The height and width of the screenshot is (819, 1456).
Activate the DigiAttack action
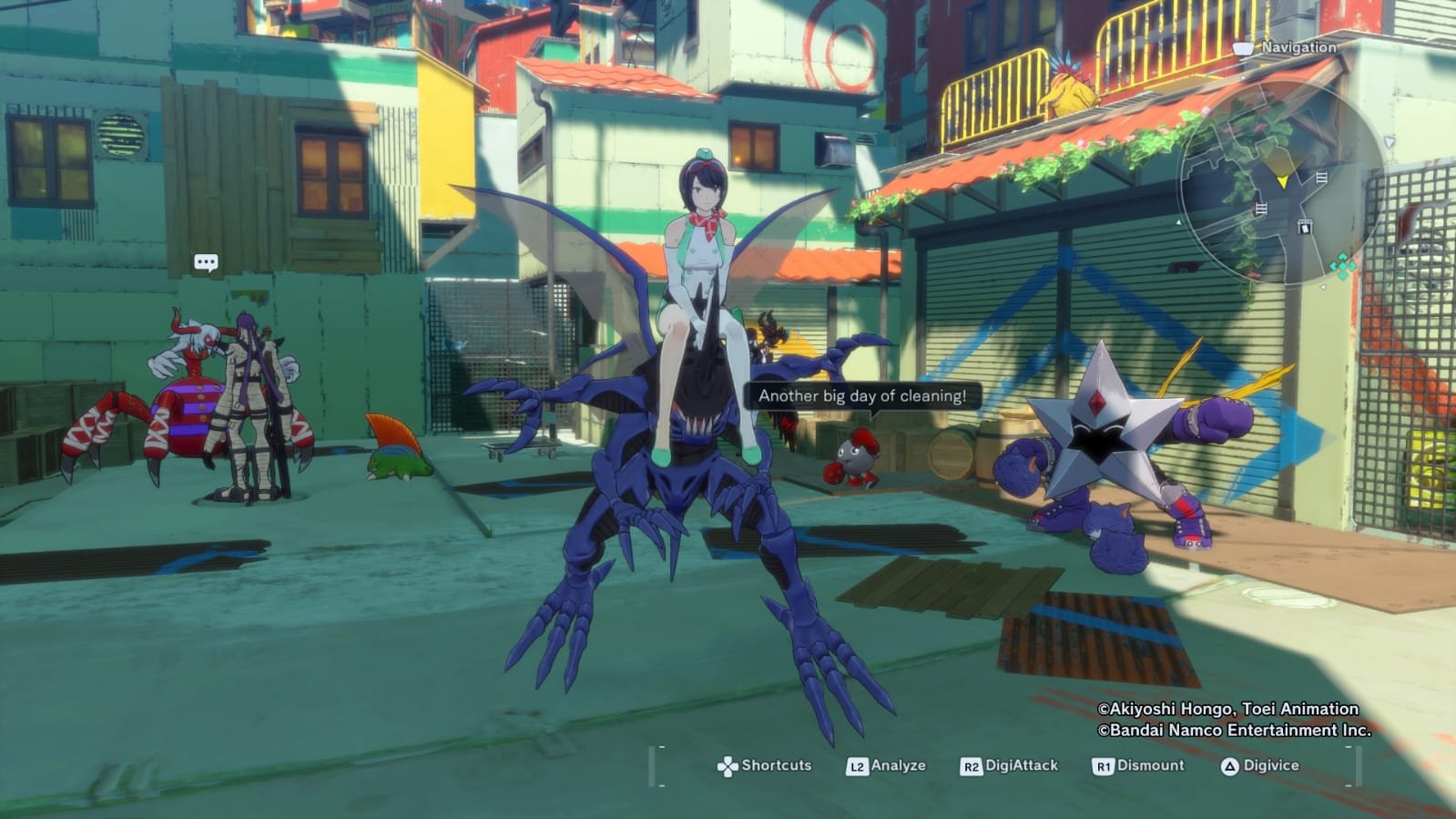click(x=1010, y=766)
